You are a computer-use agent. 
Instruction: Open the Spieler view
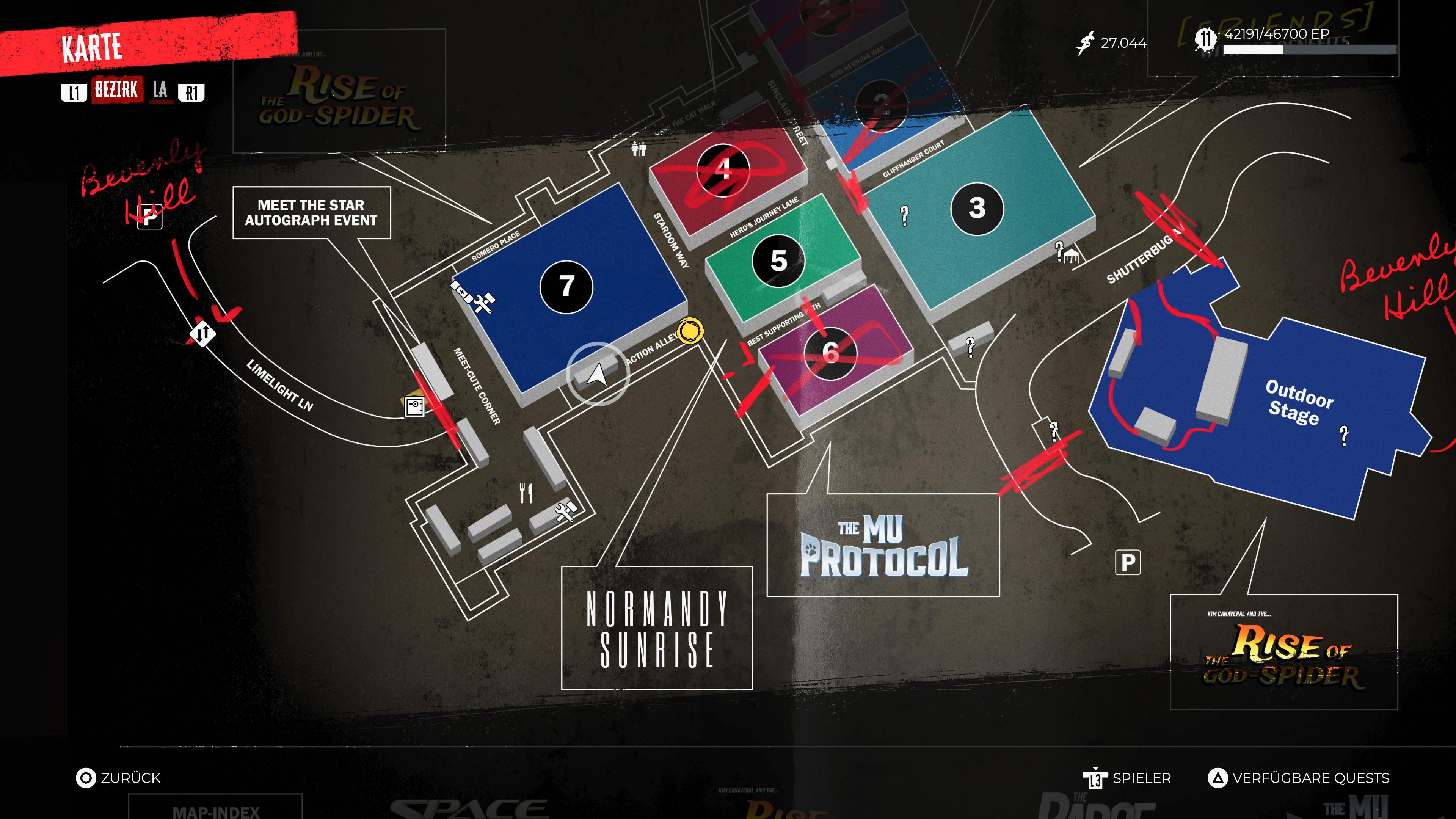(x=1127, y=778)
